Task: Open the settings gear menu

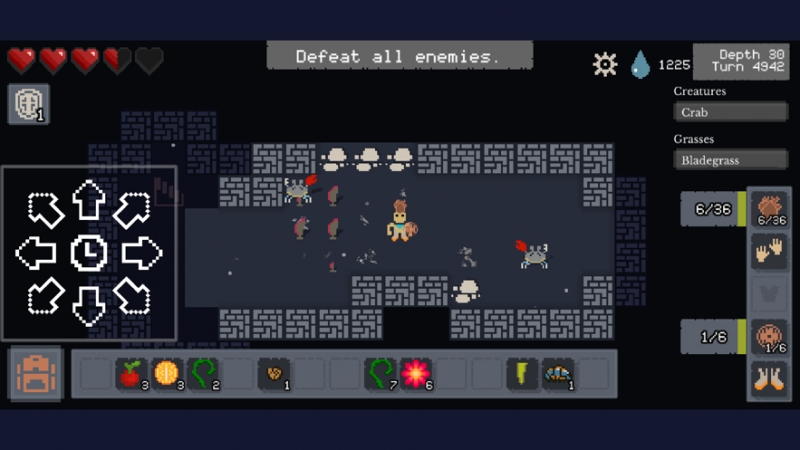Action: point(605,65)
